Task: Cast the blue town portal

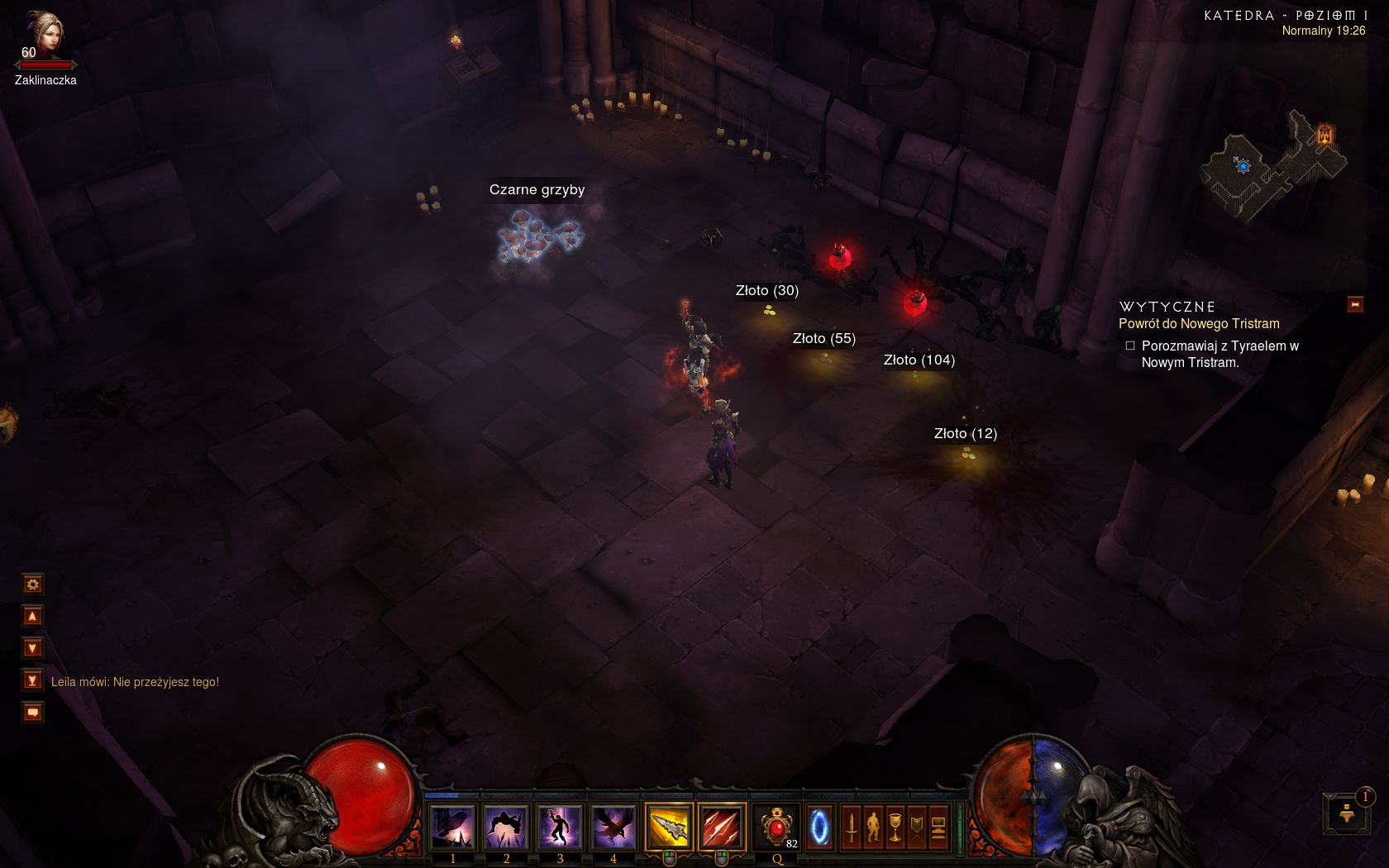Action: point(819,827)
